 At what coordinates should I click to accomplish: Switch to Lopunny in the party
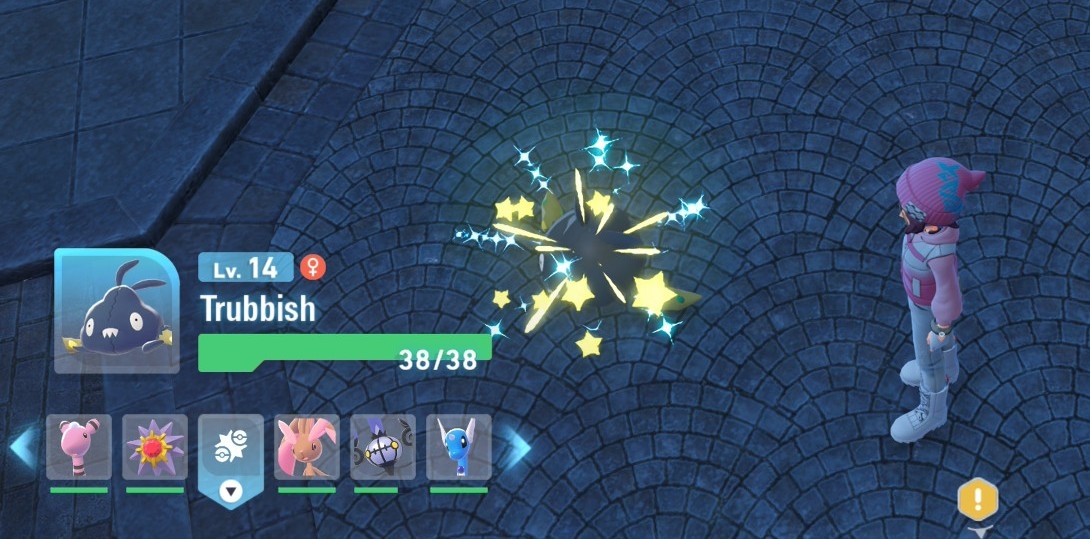307,447
